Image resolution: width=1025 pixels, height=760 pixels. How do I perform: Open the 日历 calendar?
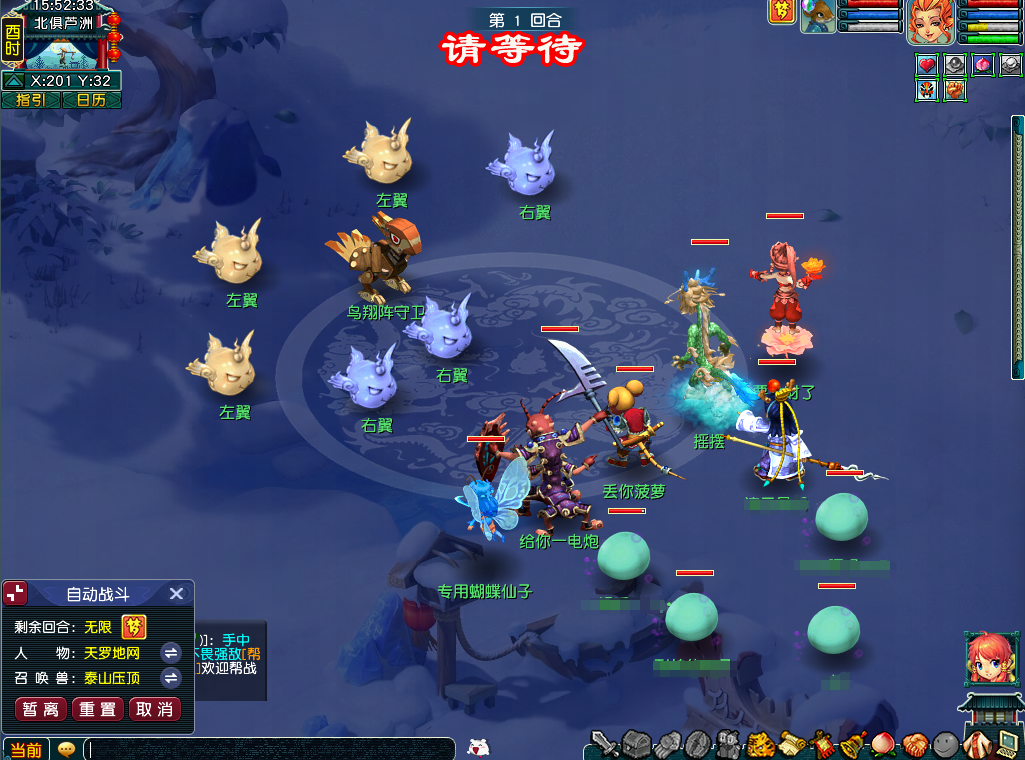click(91, 100)
